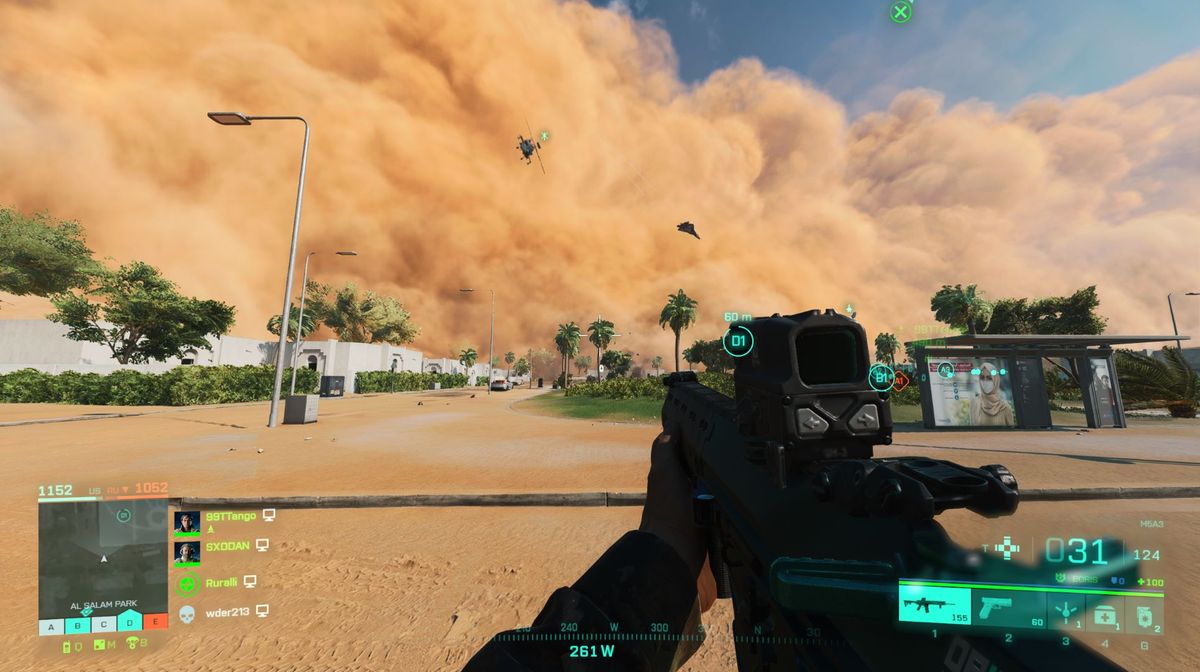1200x672 pixels.
Task: Equip the gadget in slot 3
Action: tap(1067, 610)
